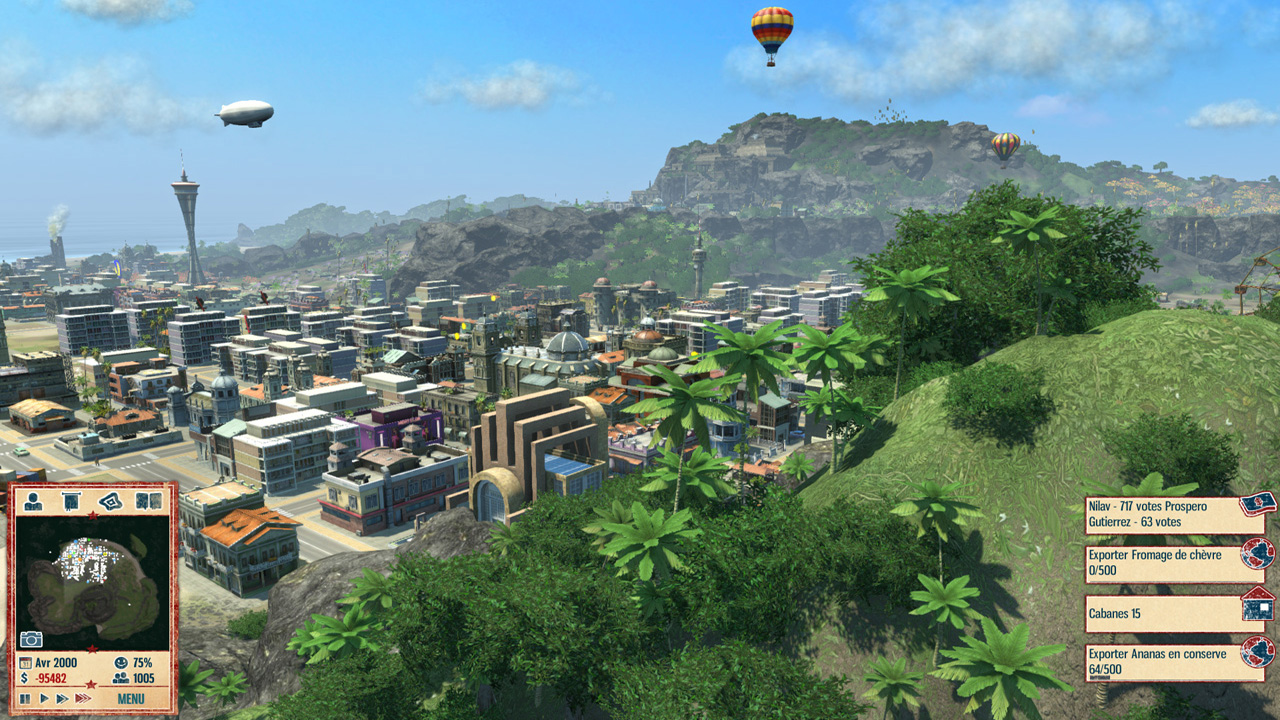Pause the game
Image resolution: width=1280 pixels, height=720 pixels.
pyautogui.click(x=25, y=699)
